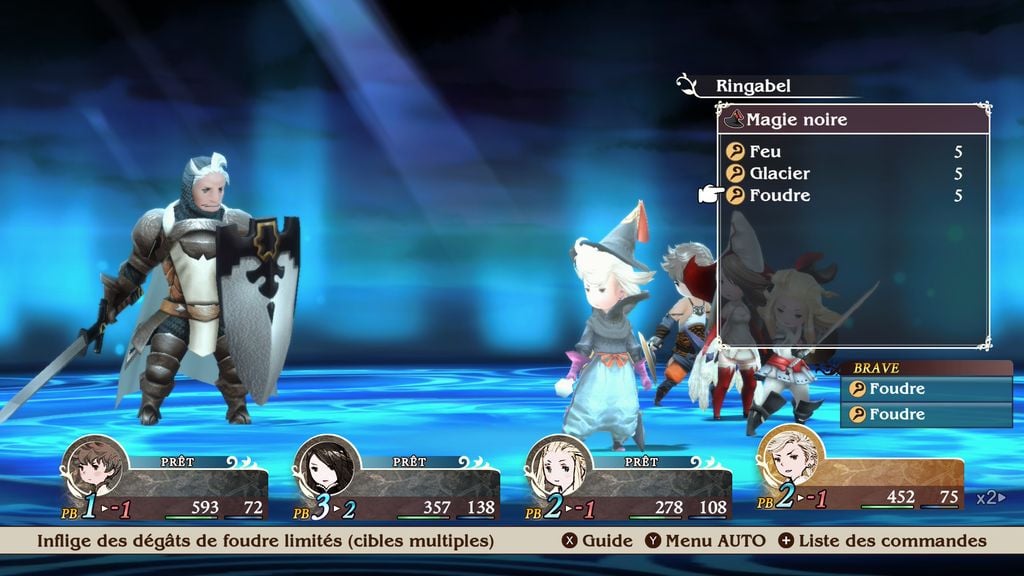Select the blonde girl portrait with 278 HP
The image size is (1024, 576).
tap(558, 467)
